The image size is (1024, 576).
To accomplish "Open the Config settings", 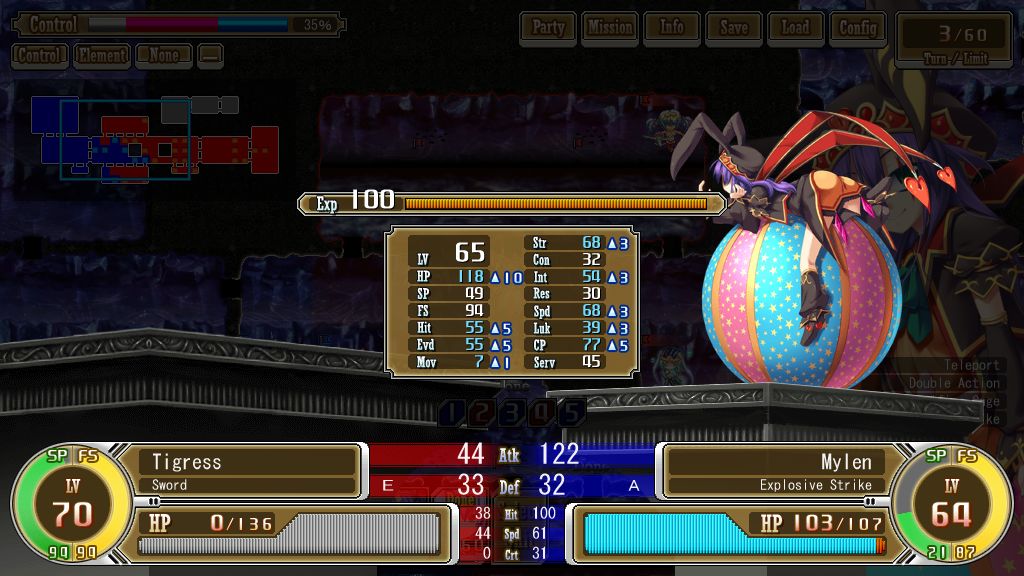I will [858, 28].
